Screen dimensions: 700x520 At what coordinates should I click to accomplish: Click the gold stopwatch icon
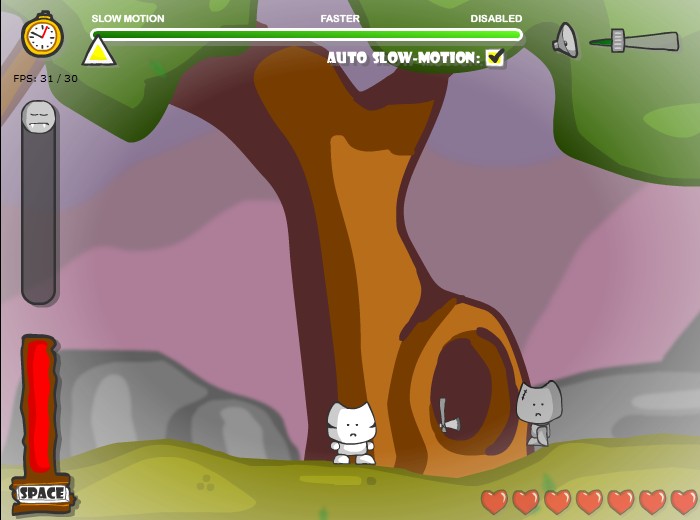(x=42, y=36)
